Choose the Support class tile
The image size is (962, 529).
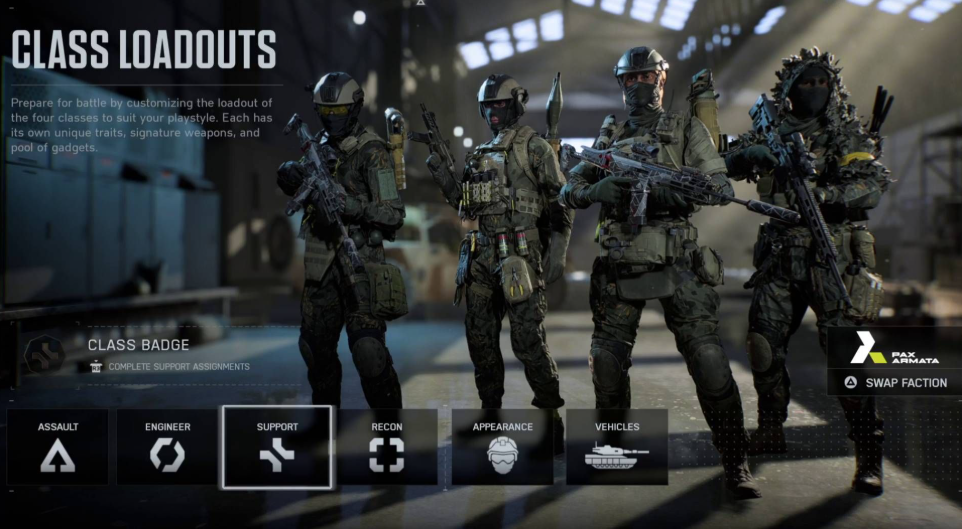click(x=277, y=446)
